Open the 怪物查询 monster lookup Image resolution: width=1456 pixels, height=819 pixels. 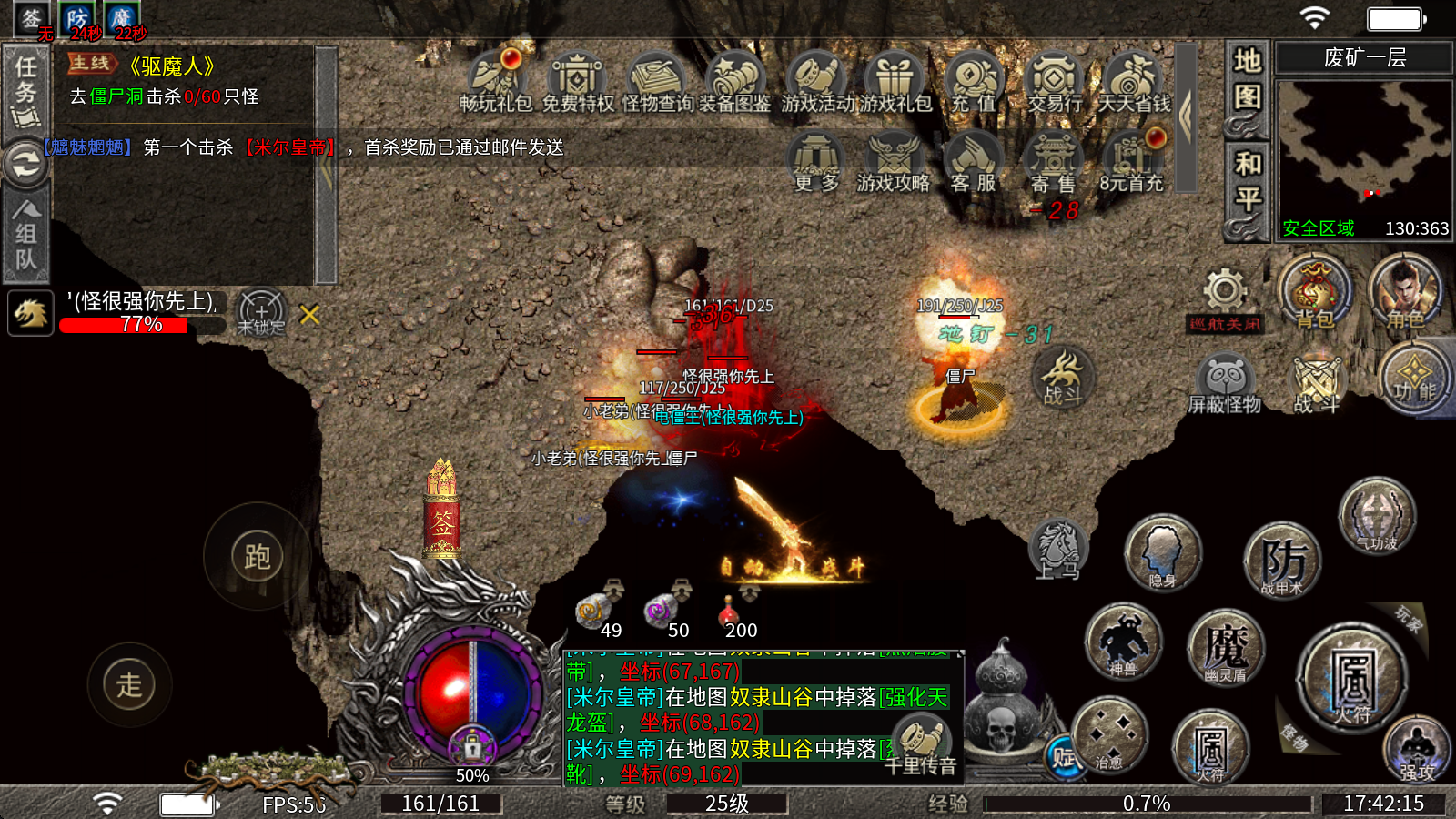point(658,81)
